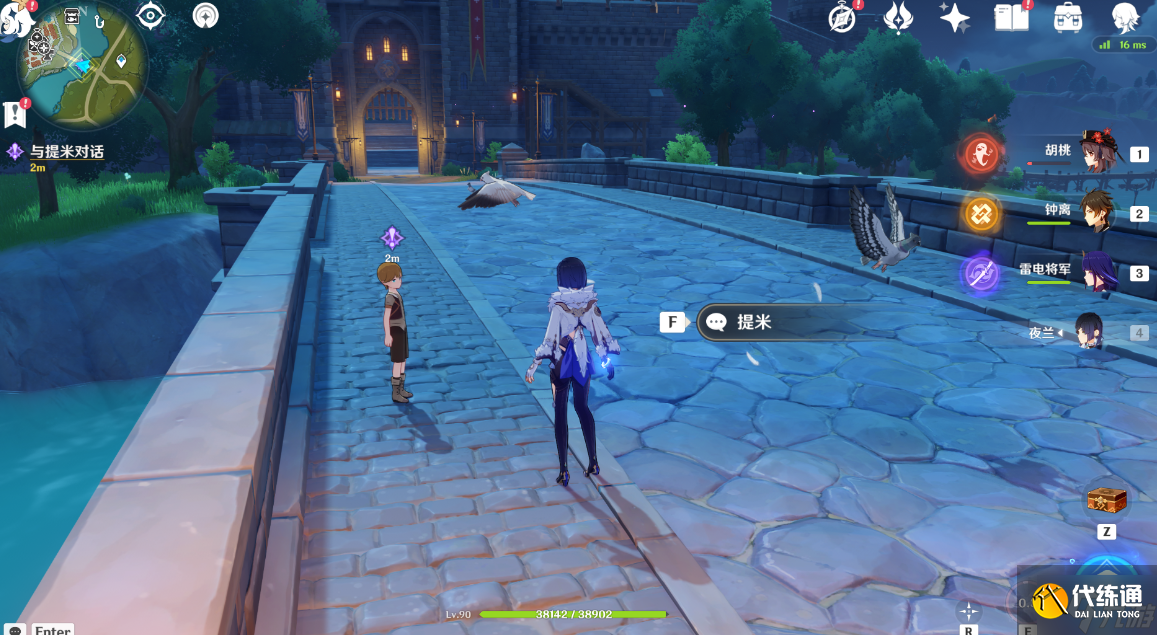Click the round star beacon icon
The image size is (1157, 635).
(205, 15)
